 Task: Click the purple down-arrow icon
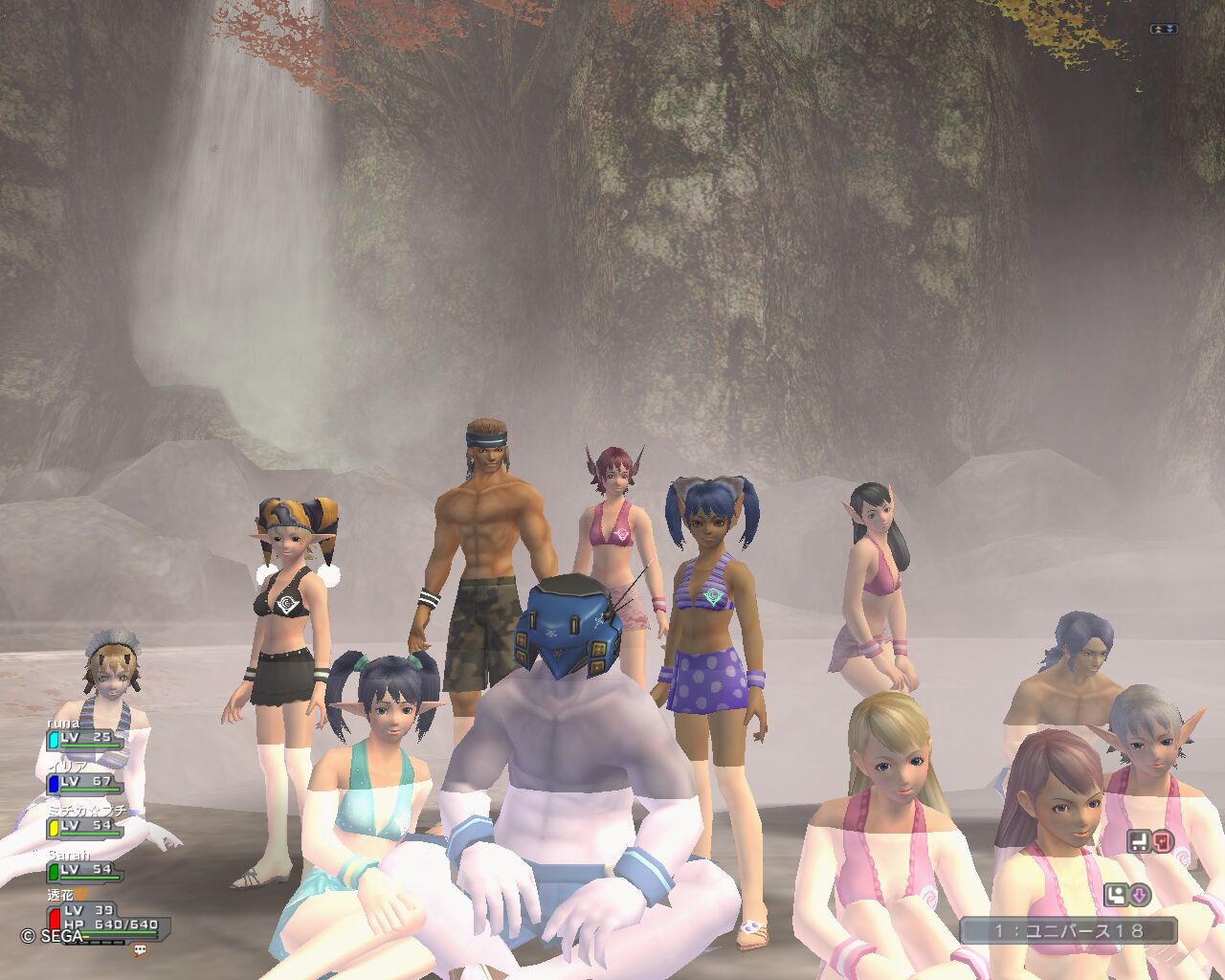[1139, 896]
